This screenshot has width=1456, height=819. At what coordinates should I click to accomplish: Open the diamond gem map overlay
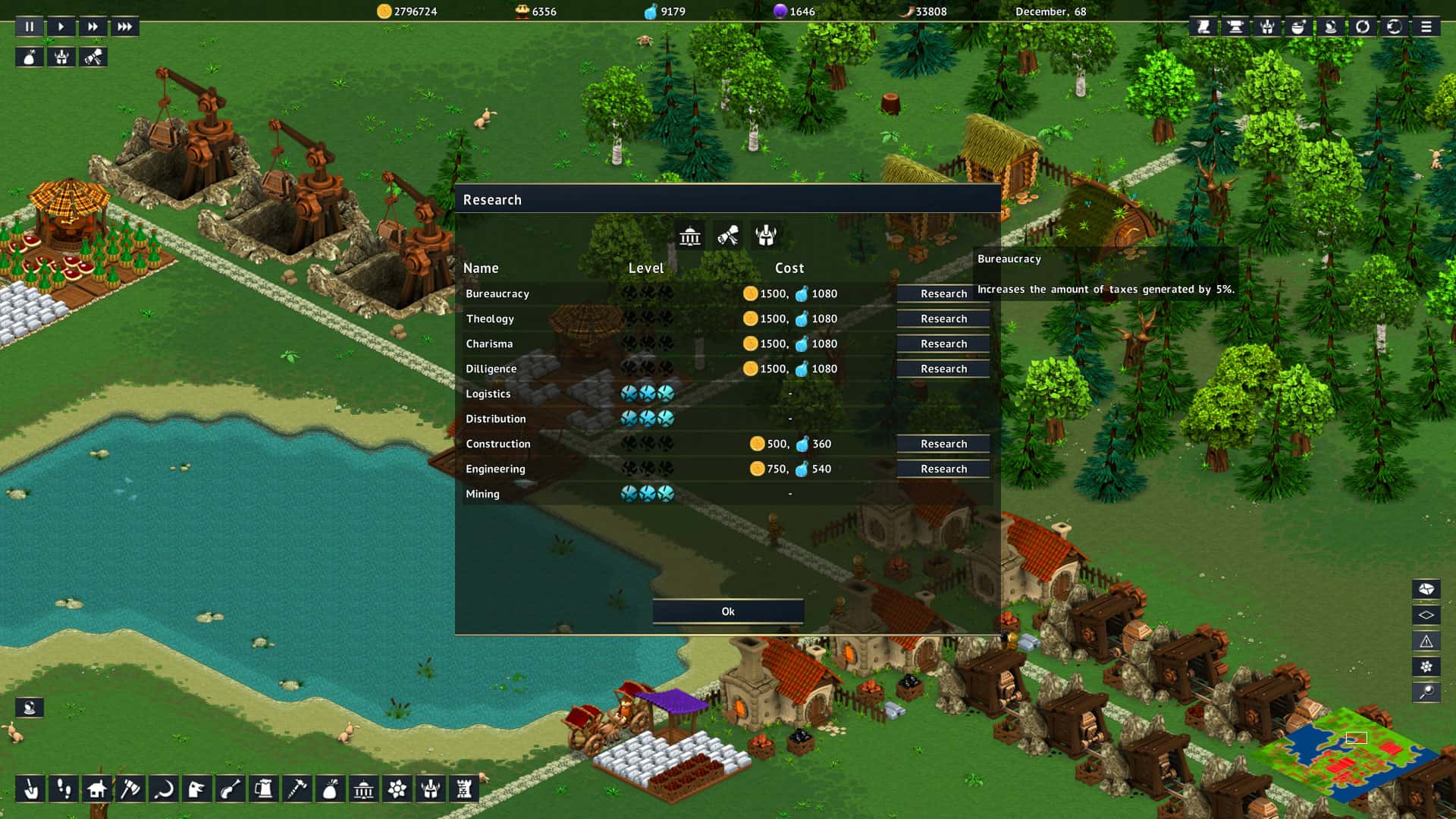point(1426,614)
